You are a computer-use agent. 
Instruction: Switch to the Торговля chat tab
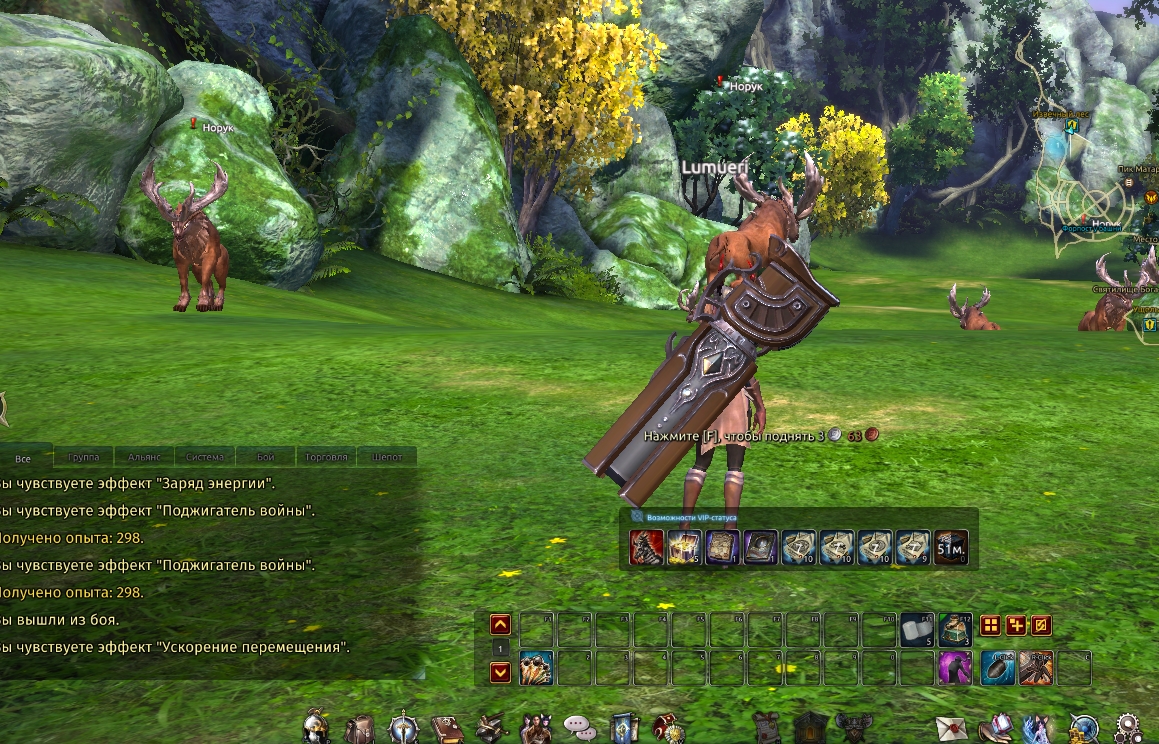(326, 457)
